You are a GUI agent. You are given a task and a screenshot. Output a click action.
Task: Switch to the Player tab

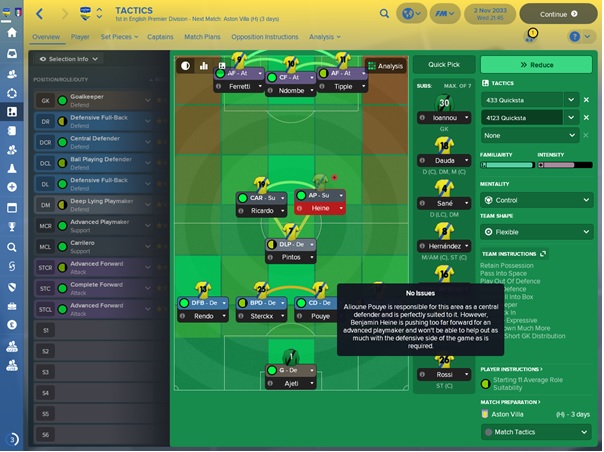(79, 37)
